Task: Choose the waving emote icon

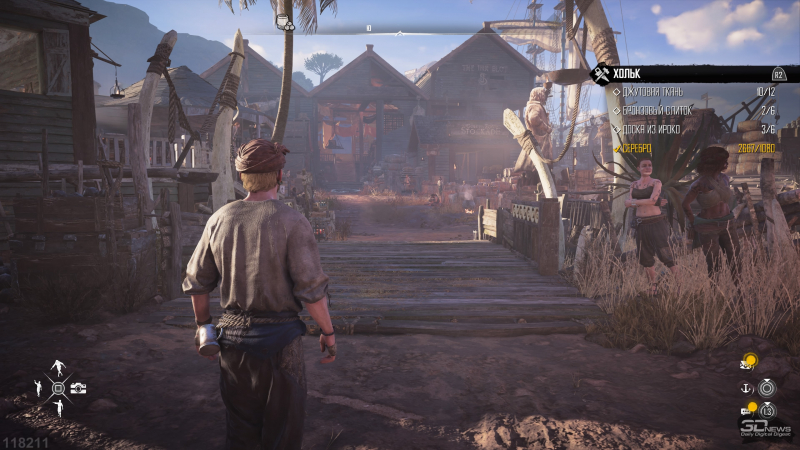Action: pyautogui.click(x=39, y=388)
